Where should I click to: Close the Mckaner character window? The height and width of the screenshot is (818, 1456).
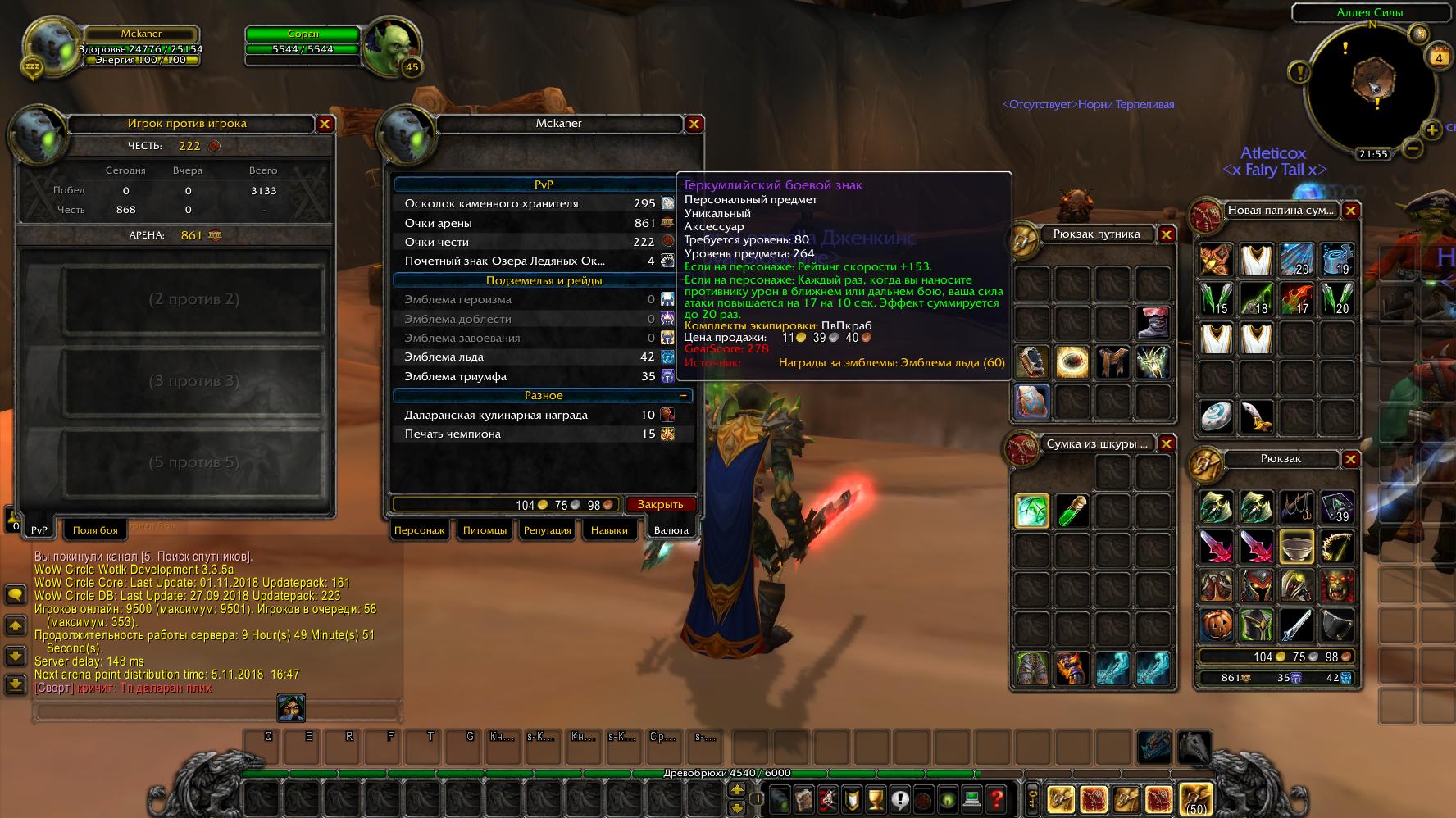694,124
